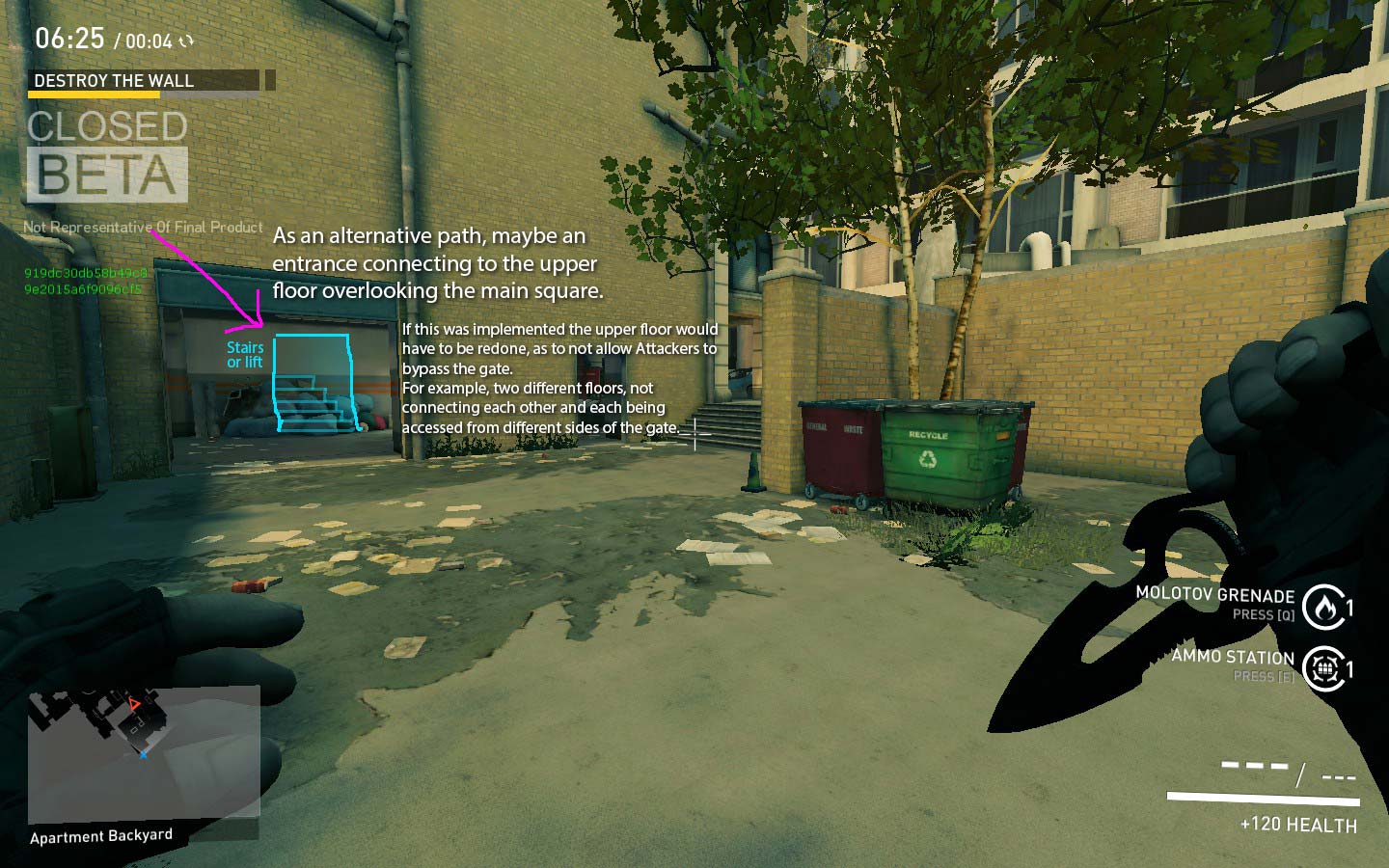Screen dimensions: 1389x868
Task: Select the Molotov Grenade ability icon
Action: coord(1323,607)
